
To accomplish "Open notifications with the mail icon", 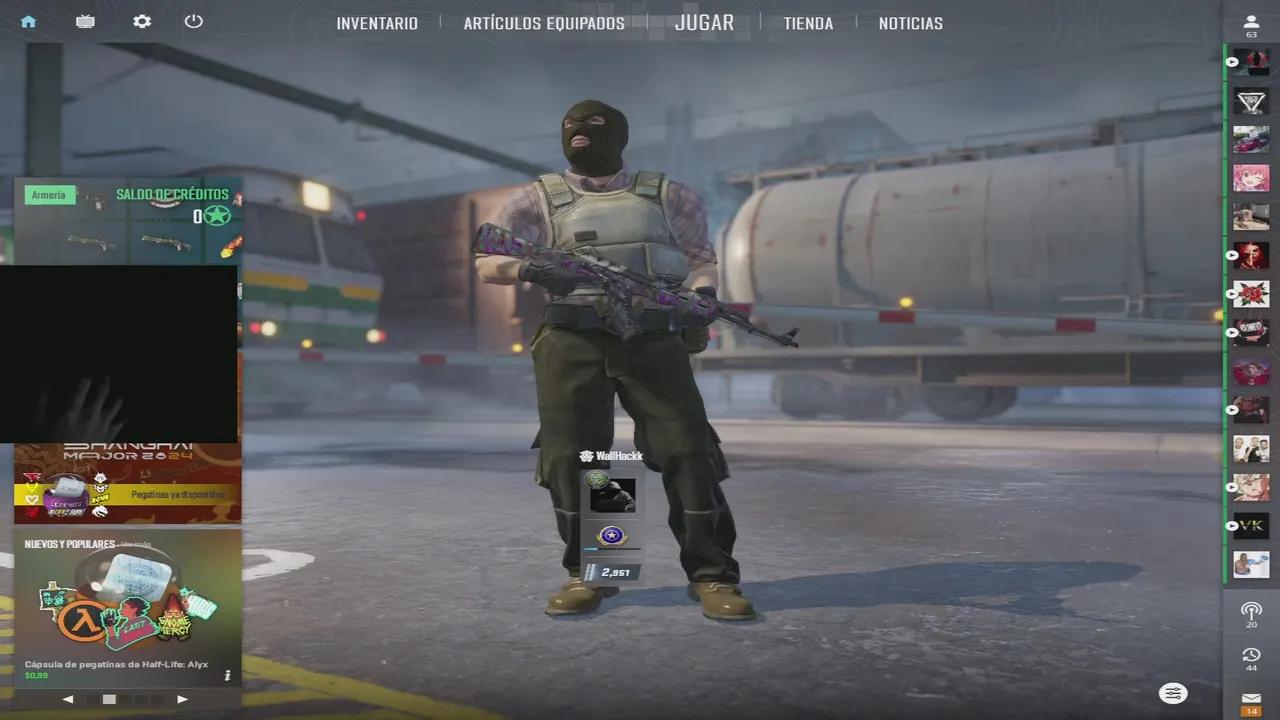I will [x=1250, y=699].
